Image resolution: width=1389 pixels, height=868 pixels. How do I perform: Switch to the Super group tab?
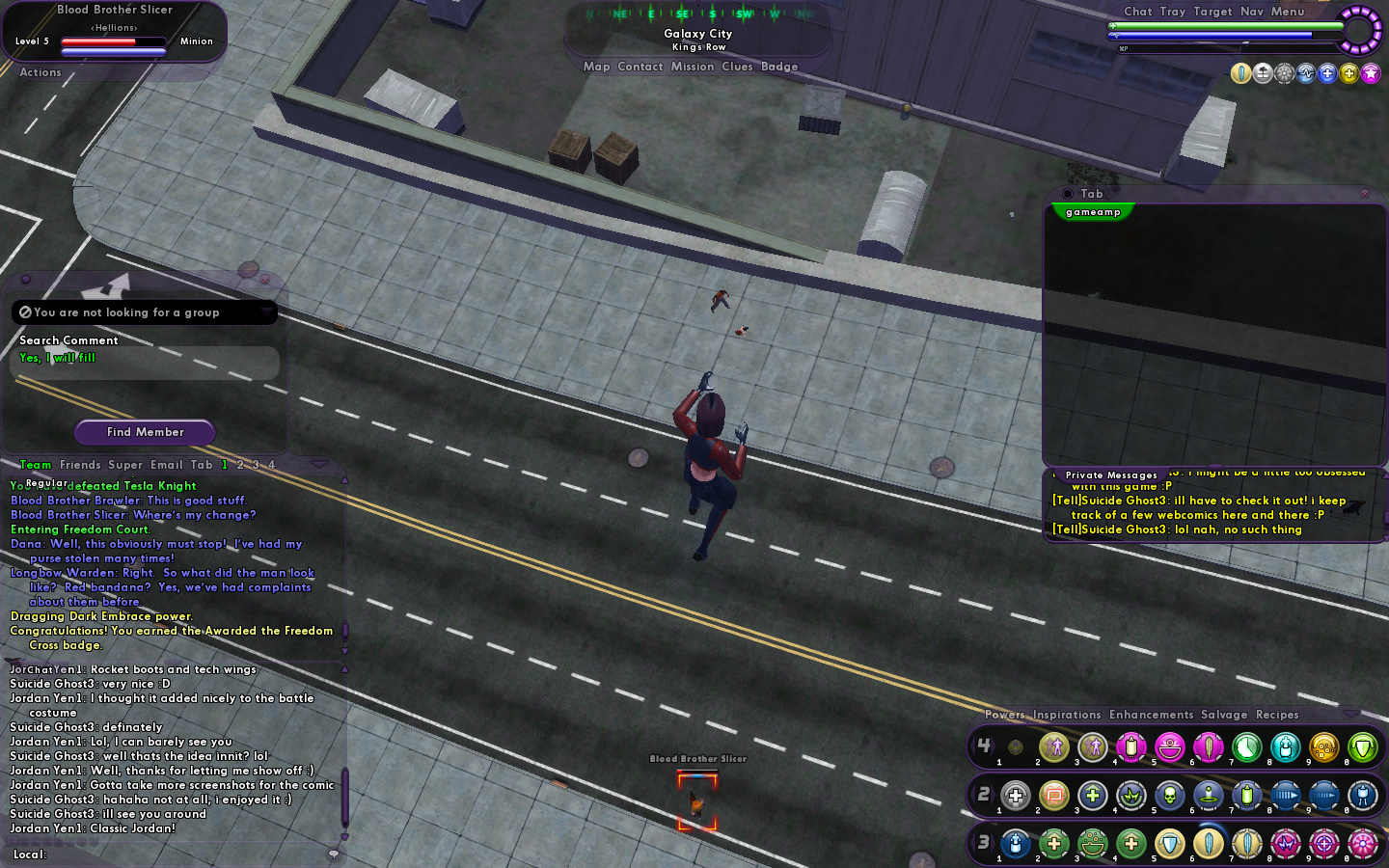point(125,465)
